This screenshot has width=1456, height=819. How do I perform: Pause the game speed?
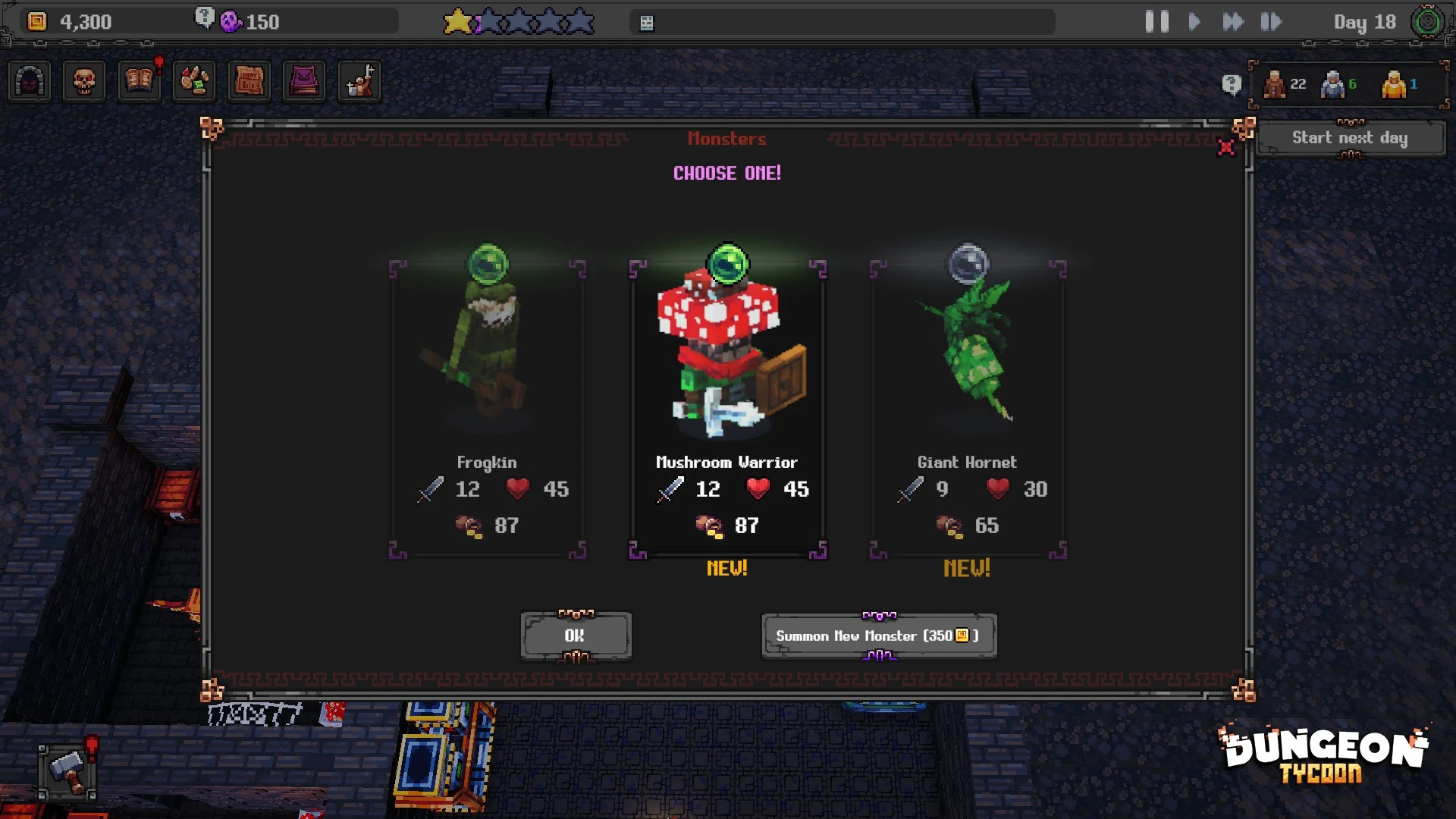click(1156, 21)
